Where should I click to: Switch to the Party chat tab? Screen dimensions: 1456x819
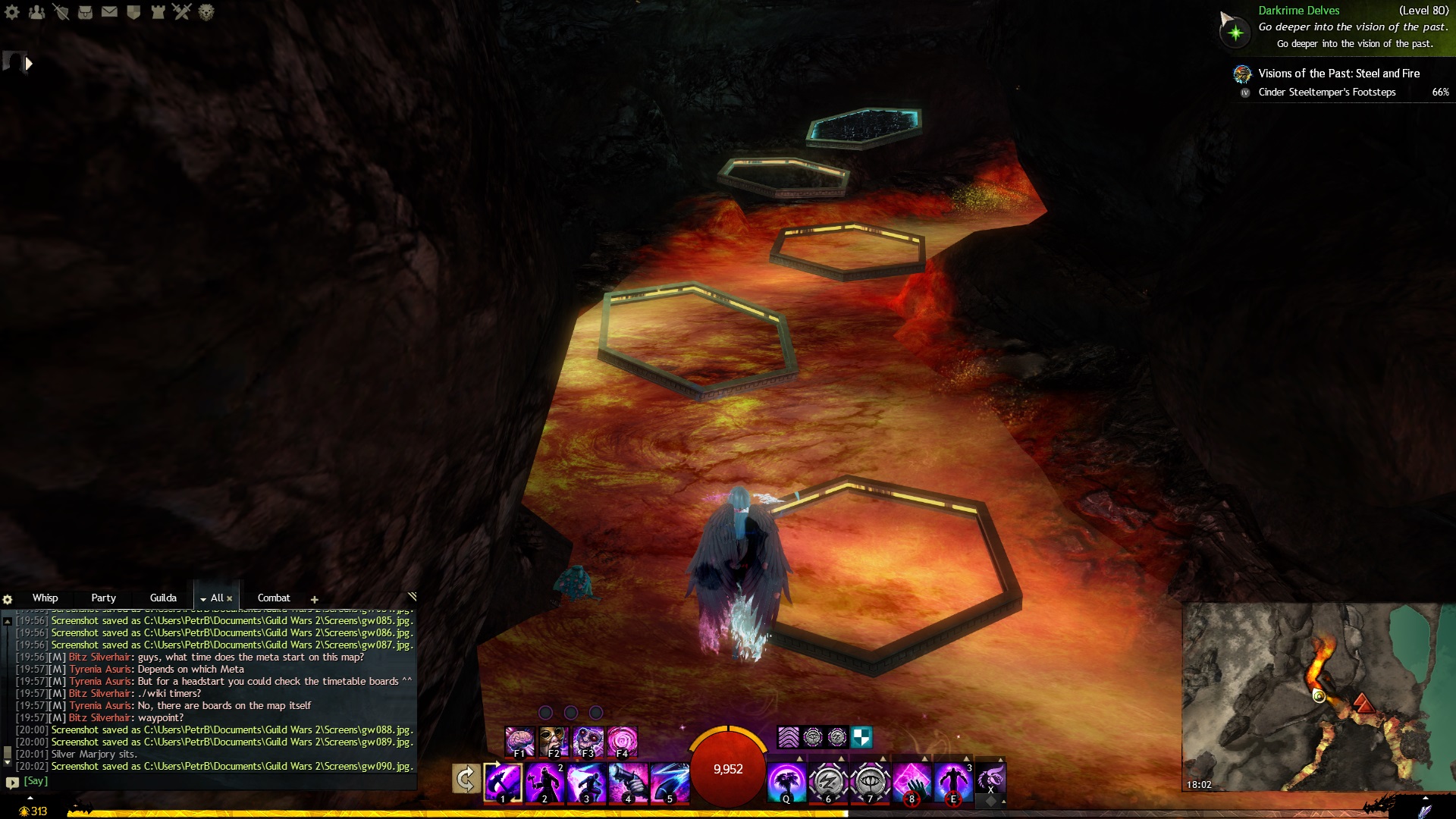coord(103,598)
